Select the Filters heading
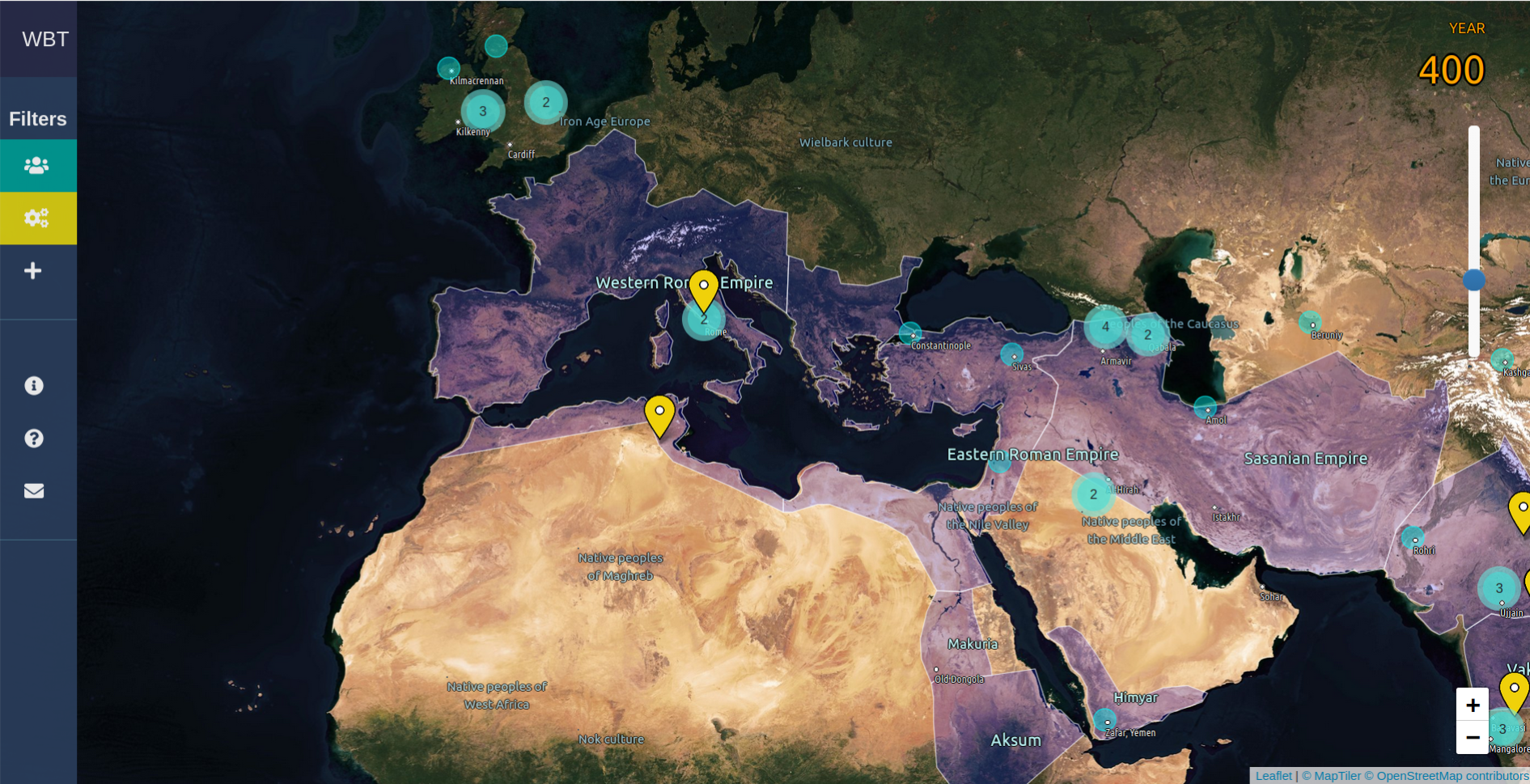 pyautogui.click(x=38, y=119)
